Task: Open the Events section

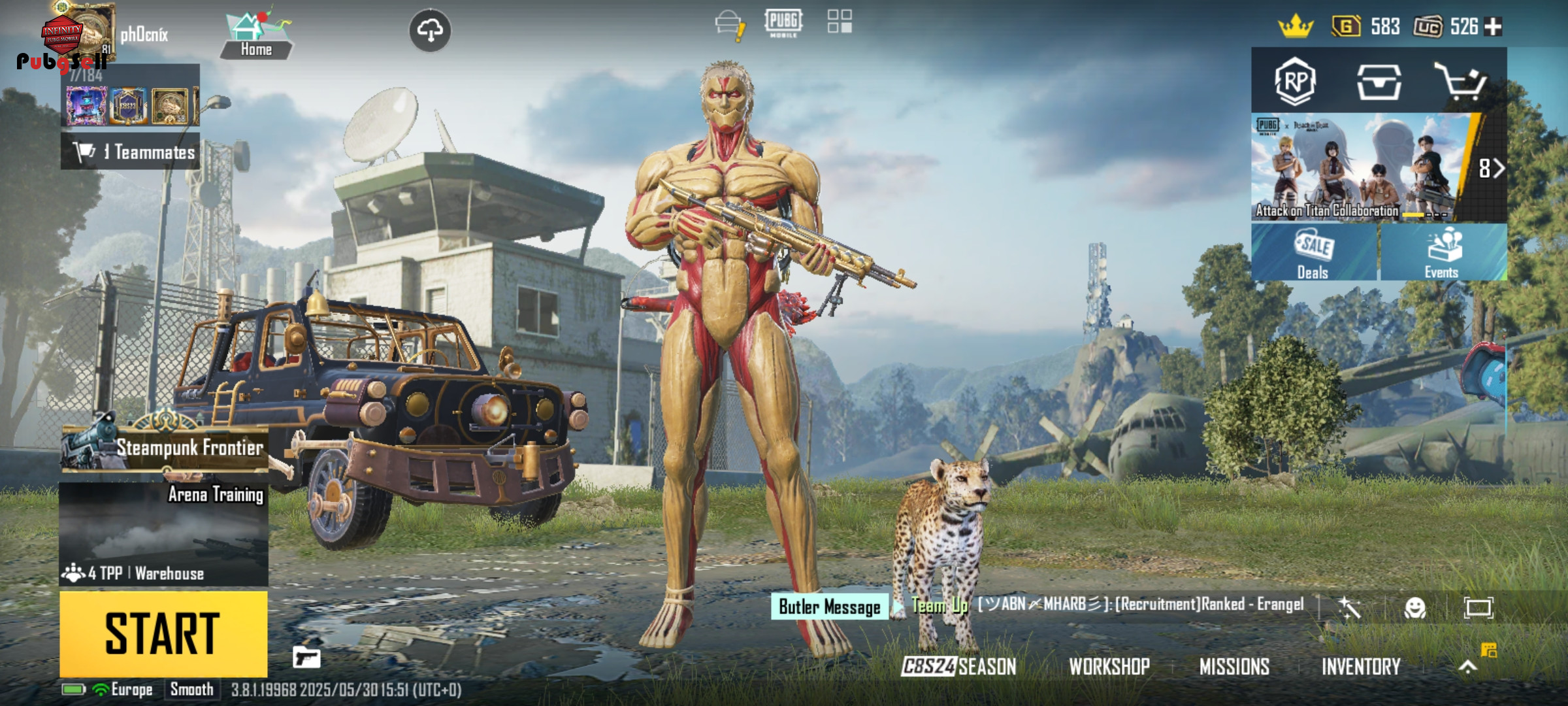Action: click(1443, 253)
